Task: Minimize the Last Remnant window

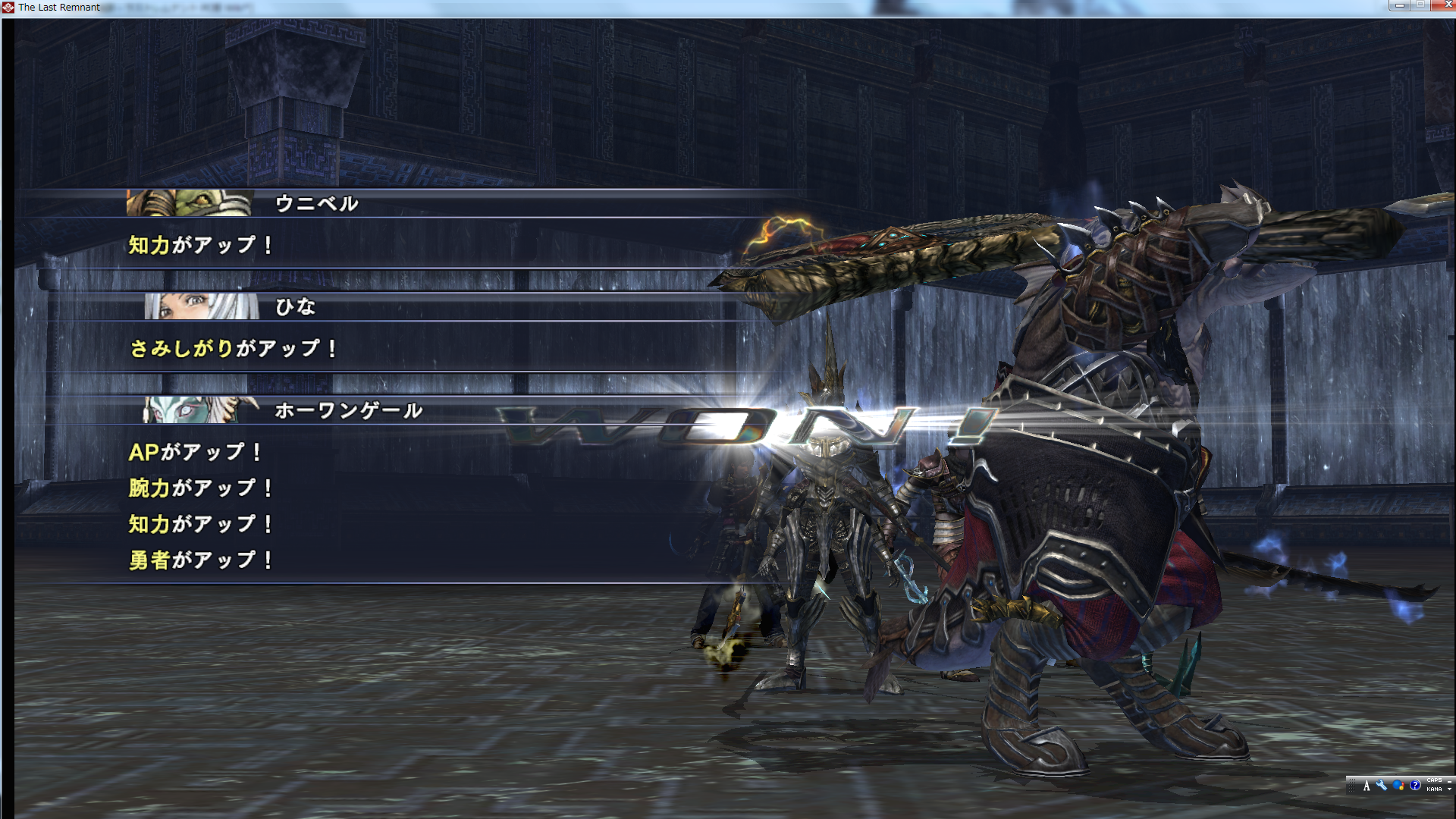Action: [x=1399, y=5]
